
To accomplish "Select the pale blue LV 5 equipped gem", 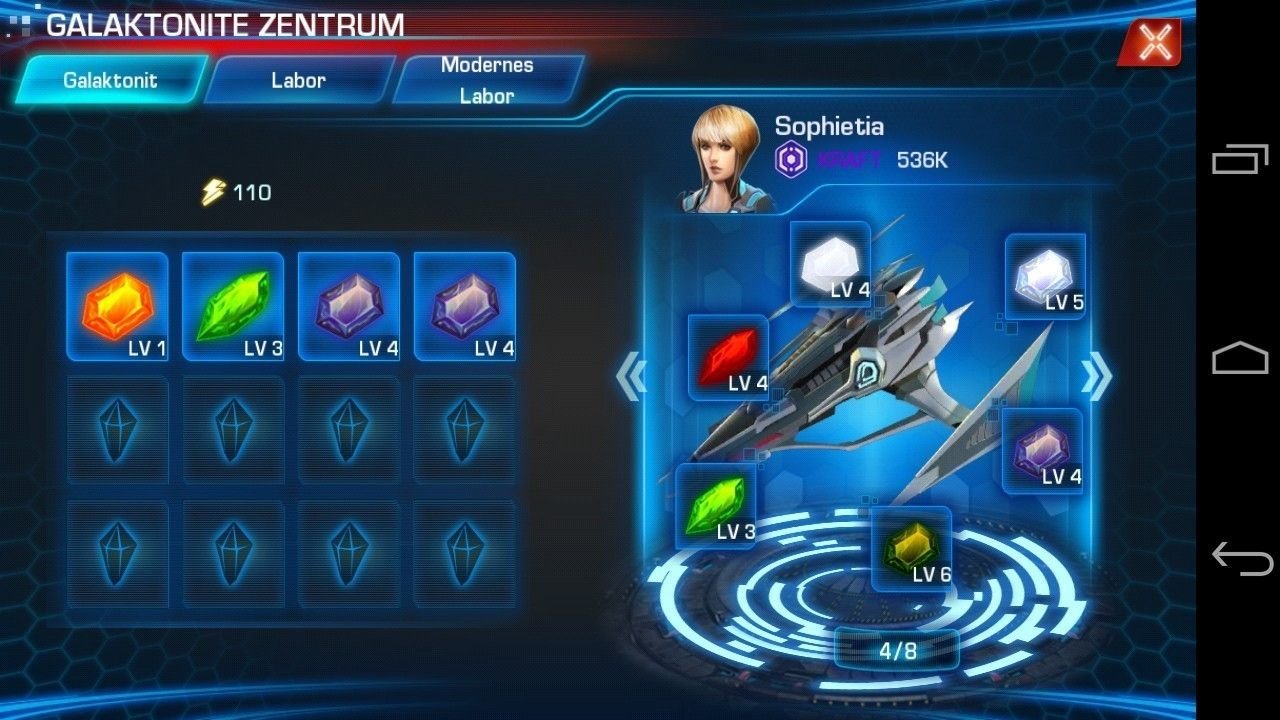I will click(x=1045, y=277).
